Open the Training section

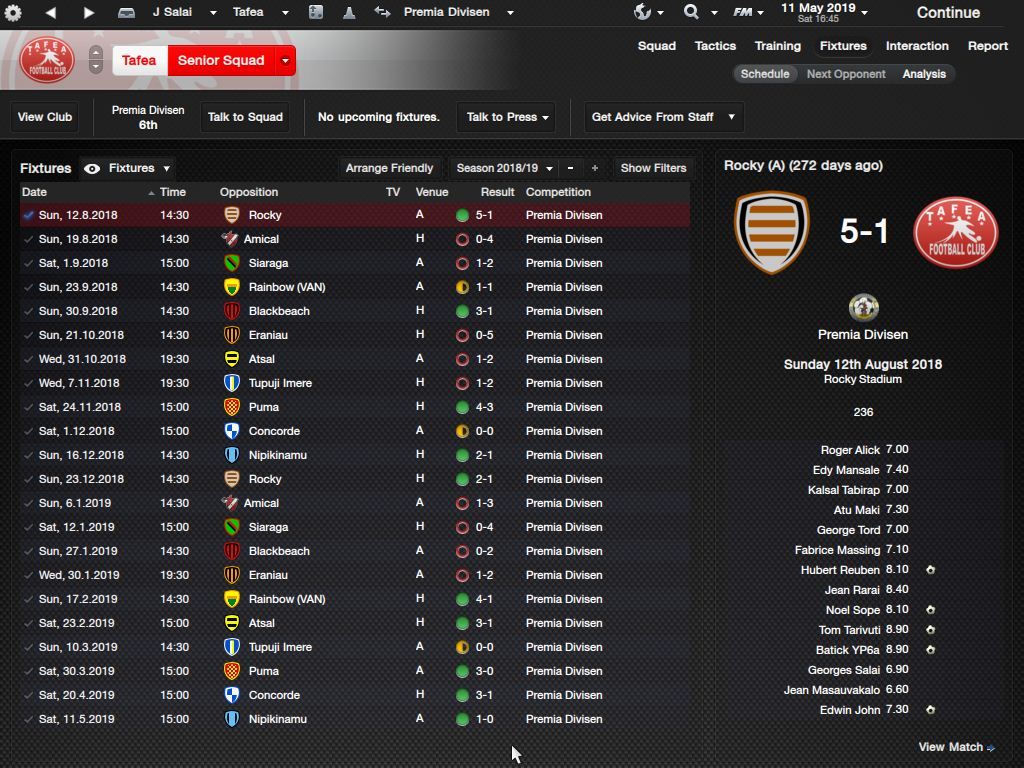click(x=777, y=46)
